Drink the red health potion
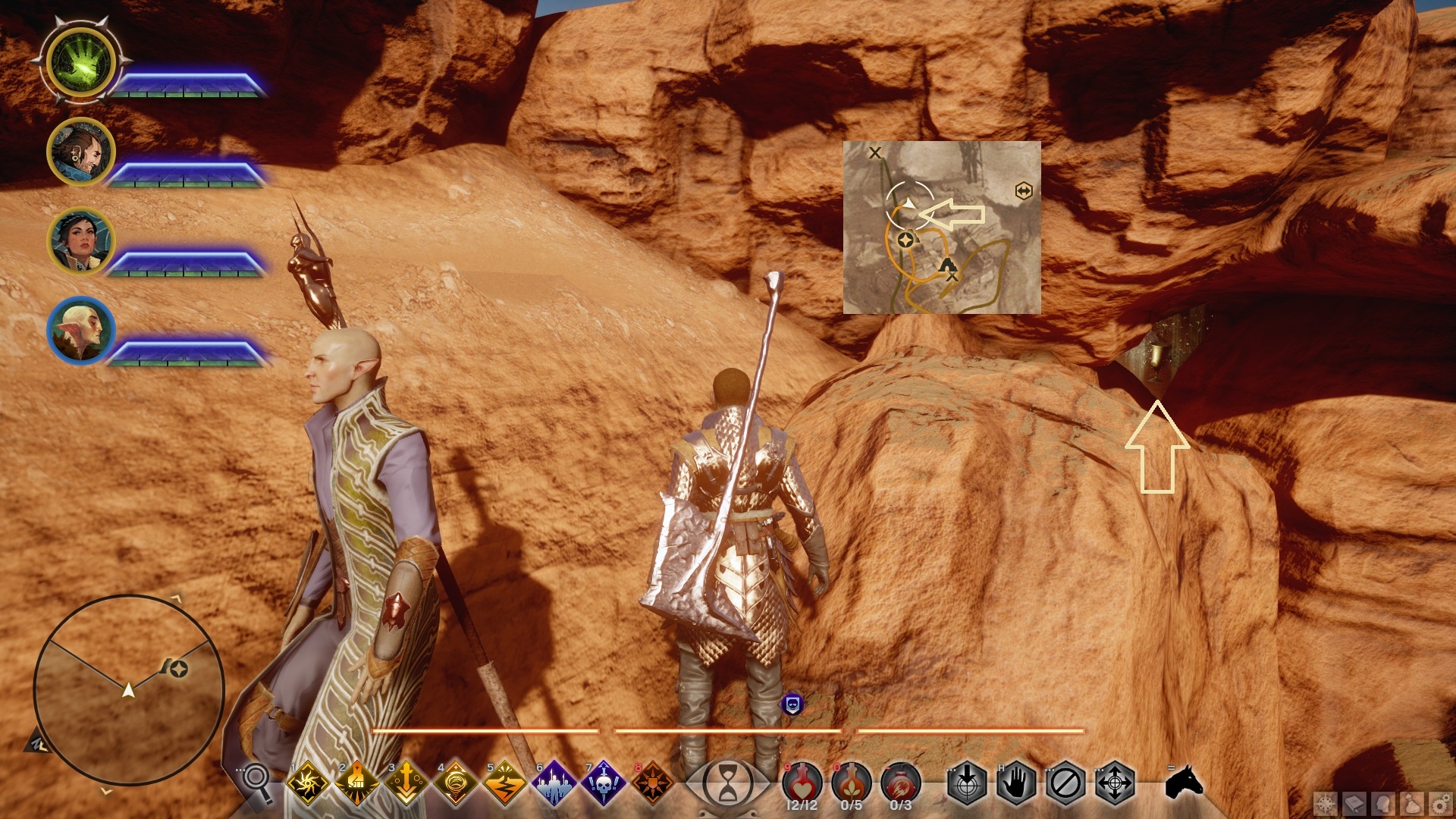The height and width of the screenshot is (819, 1456). pos(802,783)
